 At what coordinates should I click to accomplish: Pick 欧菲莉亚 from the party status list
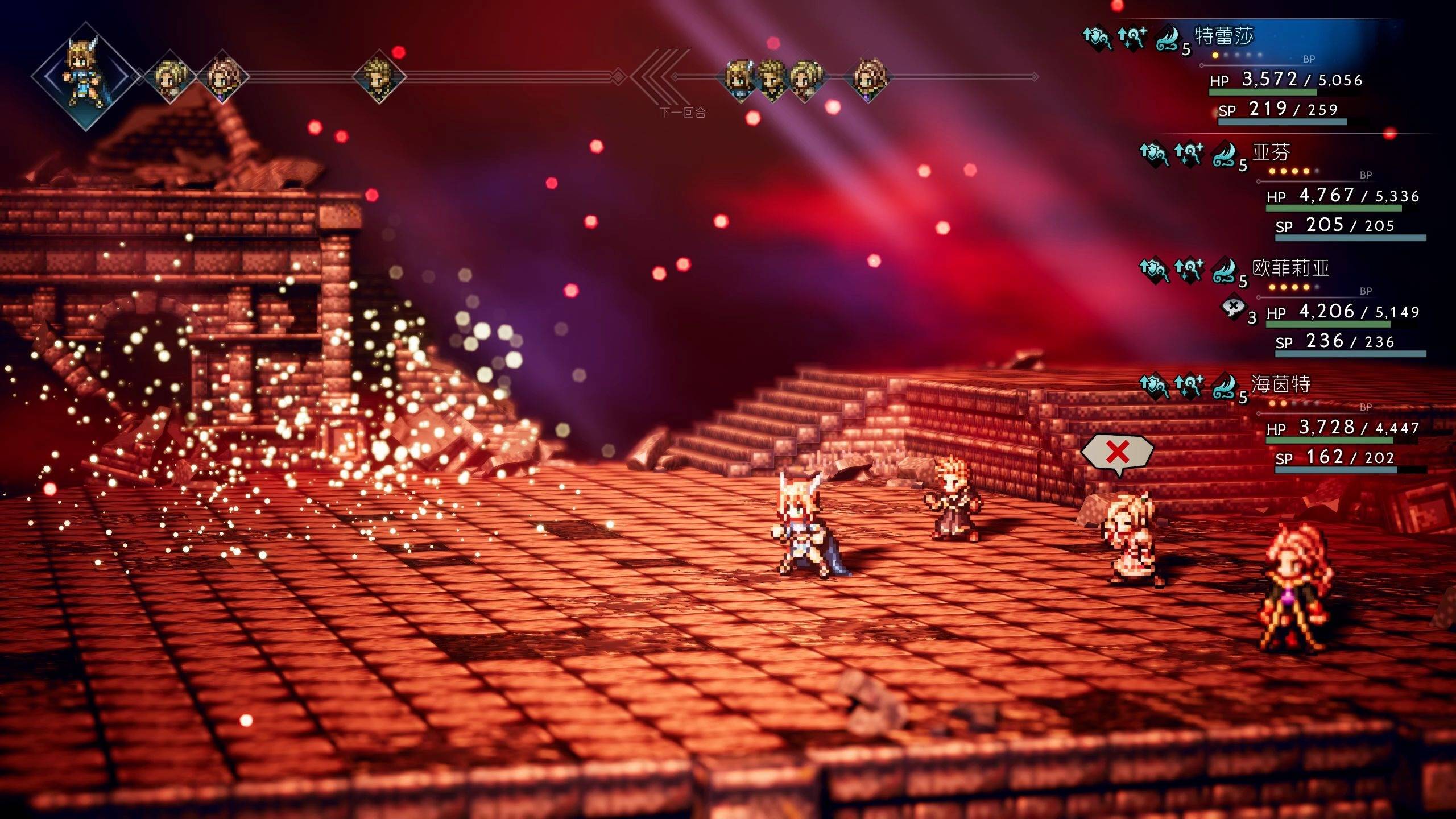(x=1291, y=268)
